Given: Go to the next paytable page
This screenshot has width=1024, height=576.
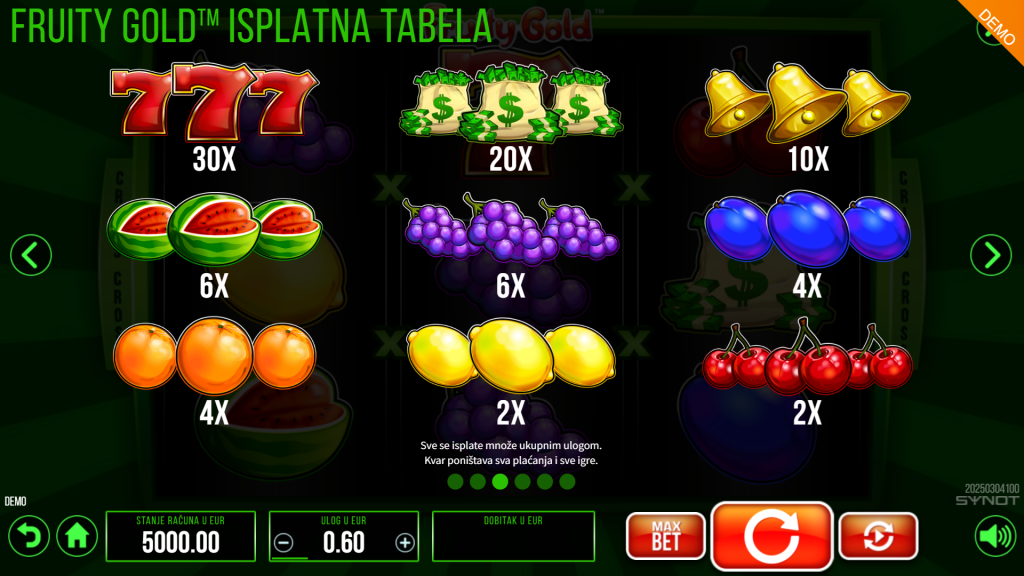Looking at the screenshot, I should click(991, 256).
